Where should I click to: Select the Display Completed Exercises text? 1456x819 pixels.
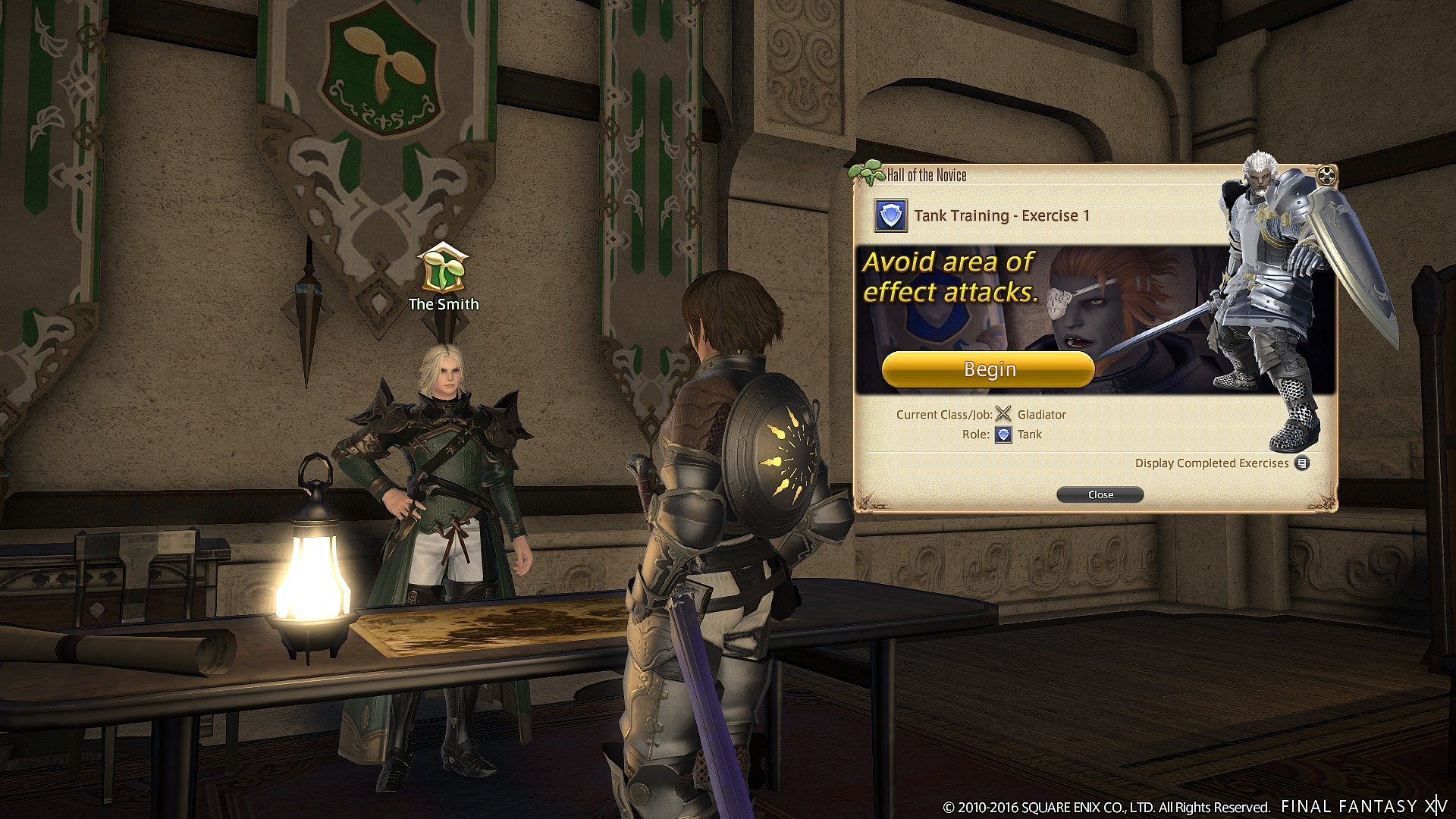click(1212, 463)
